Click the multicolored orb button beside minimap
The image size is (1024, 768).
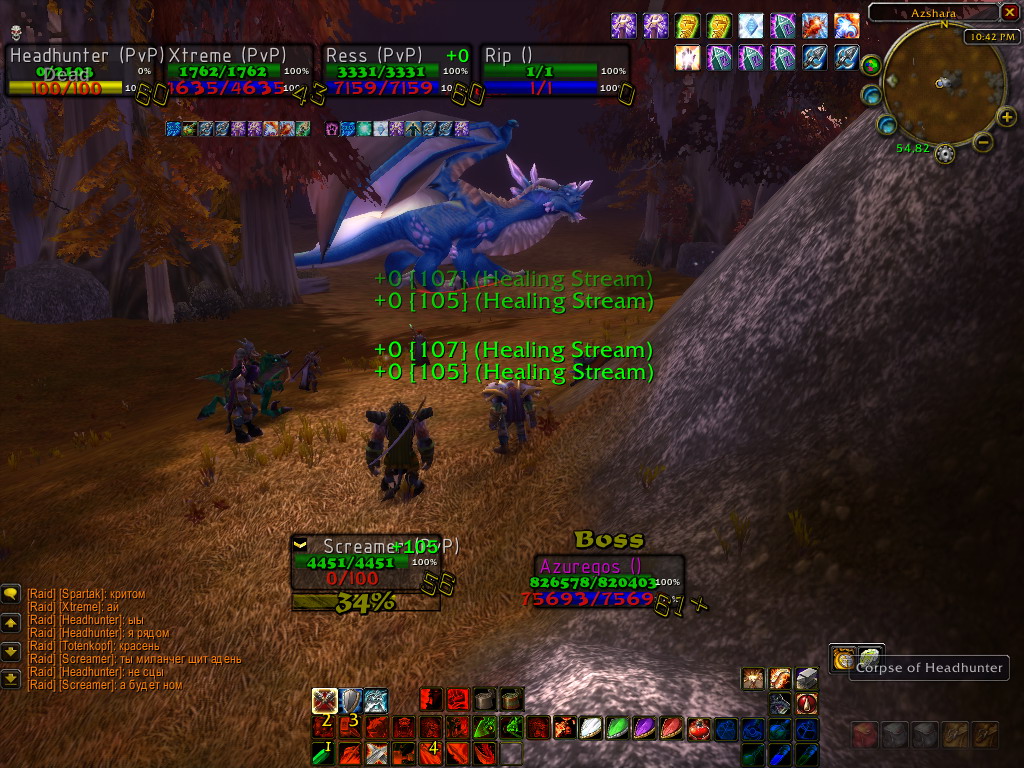pos(872,66)
